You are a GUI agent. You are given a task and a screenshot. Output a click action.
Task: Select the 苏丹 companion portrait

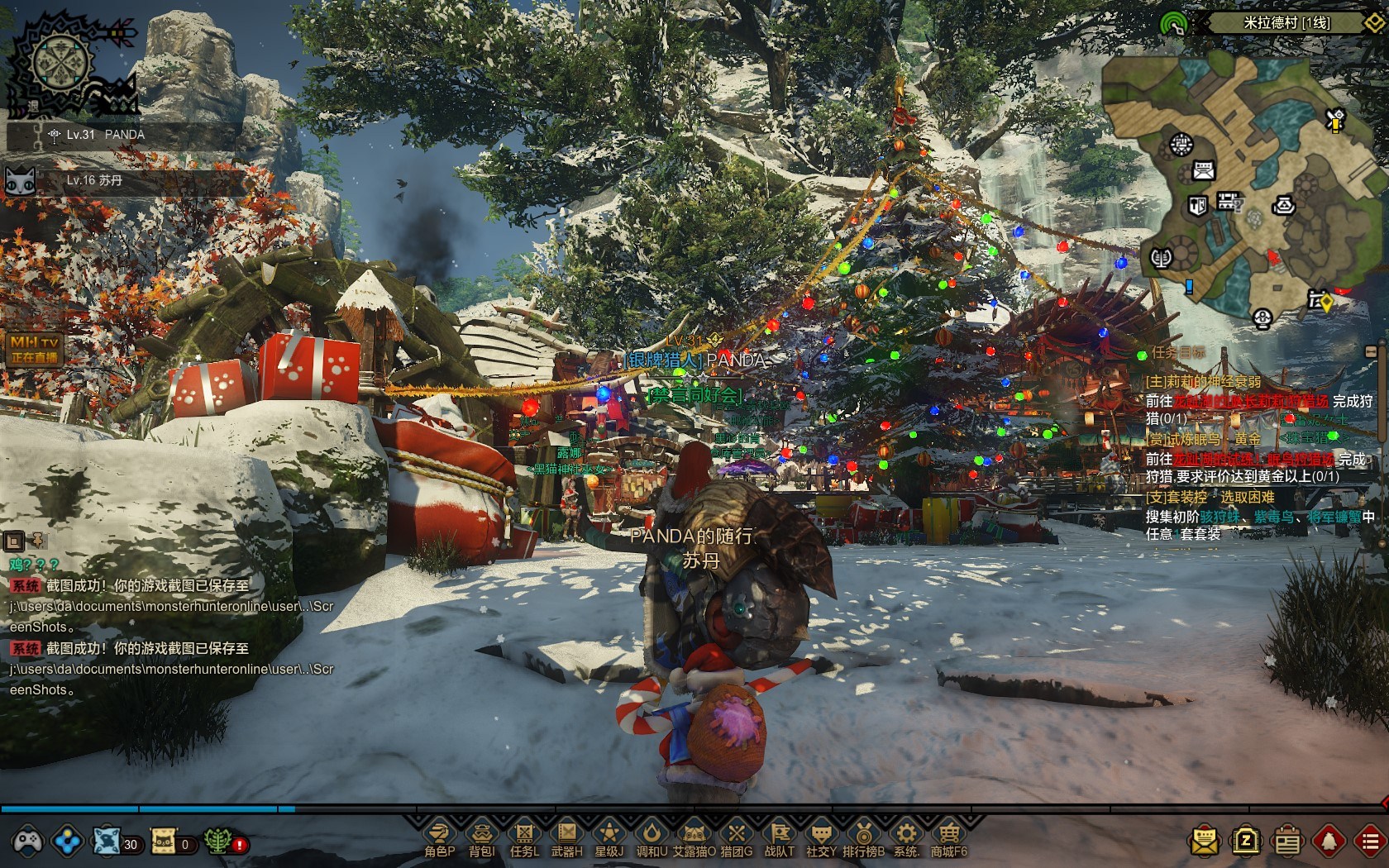pyautogui.click(x=21, y=180)
